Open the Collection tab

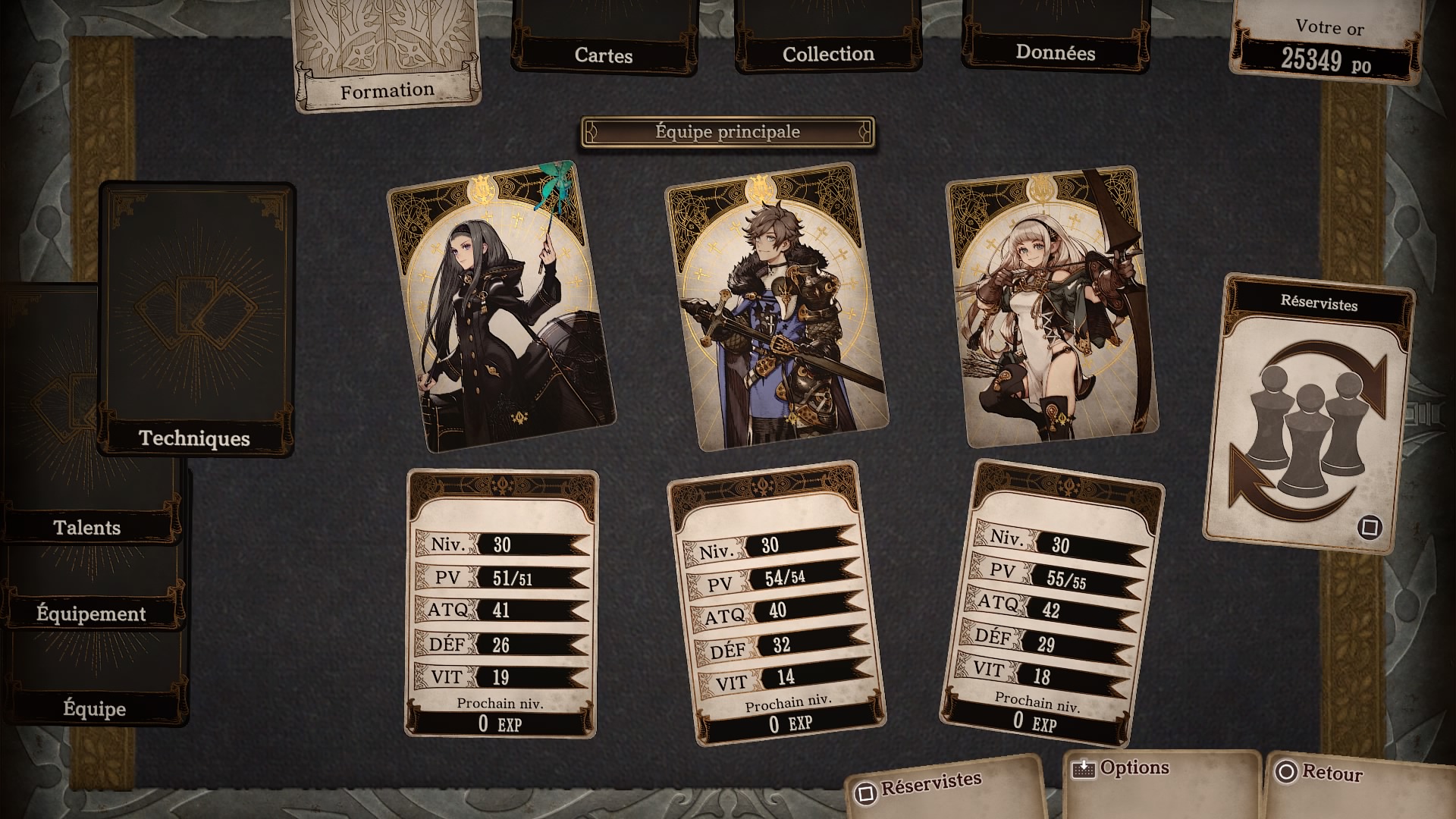828,45
